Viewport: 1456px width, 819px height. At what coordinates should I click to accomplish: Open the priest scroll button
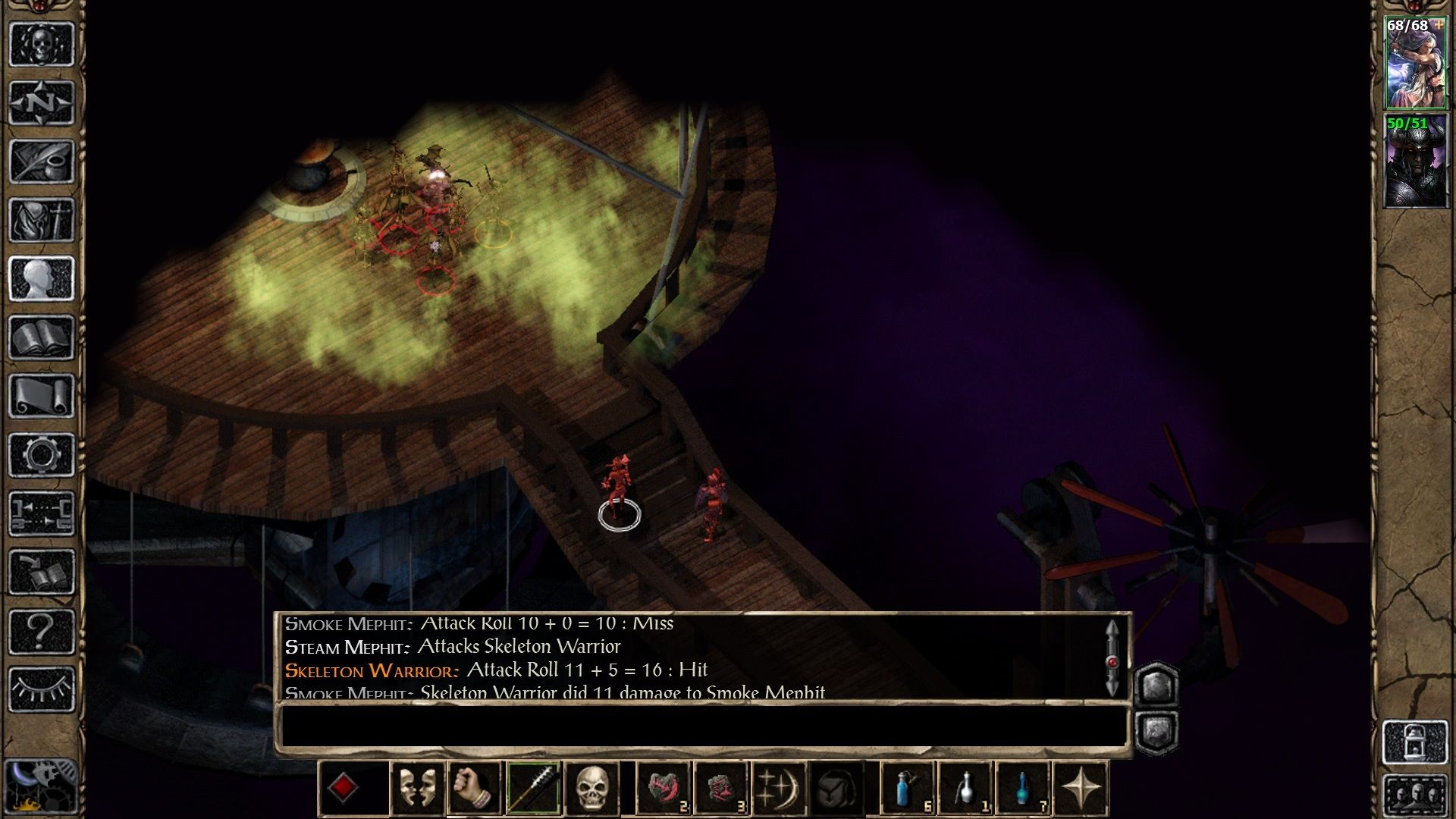click(42, 396)
